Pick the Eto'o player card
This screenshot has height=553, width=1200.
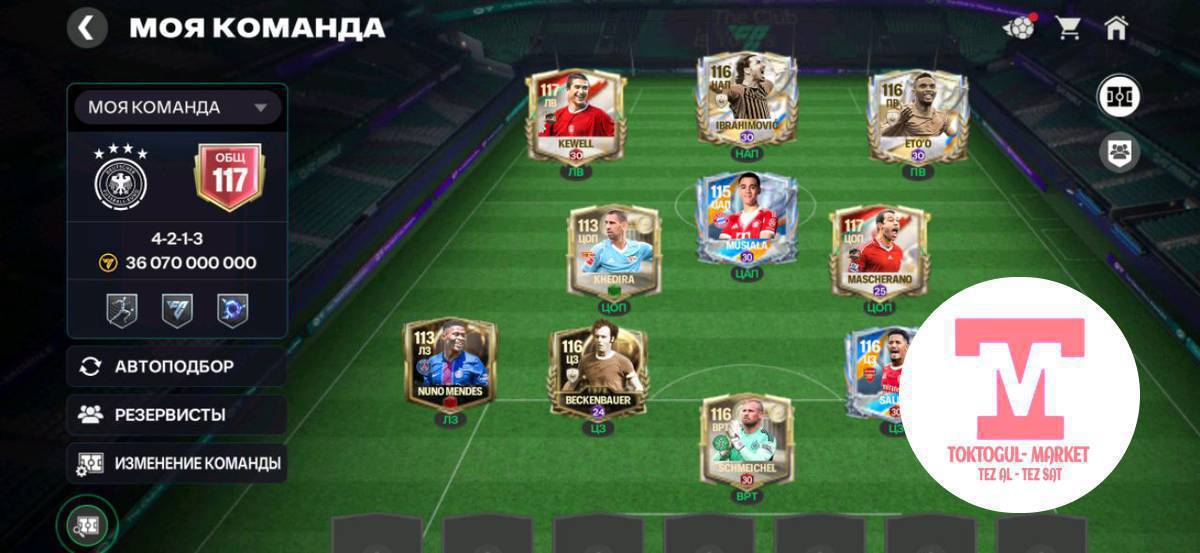[x=917, y=115]
